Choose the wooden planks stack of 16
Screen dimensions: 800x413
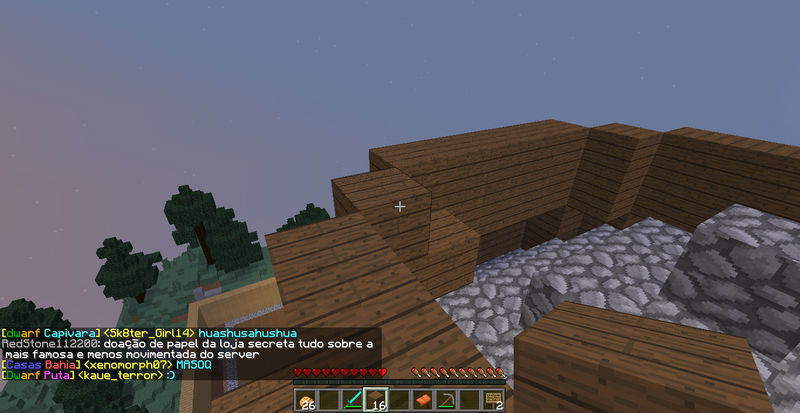pos(377,400)
